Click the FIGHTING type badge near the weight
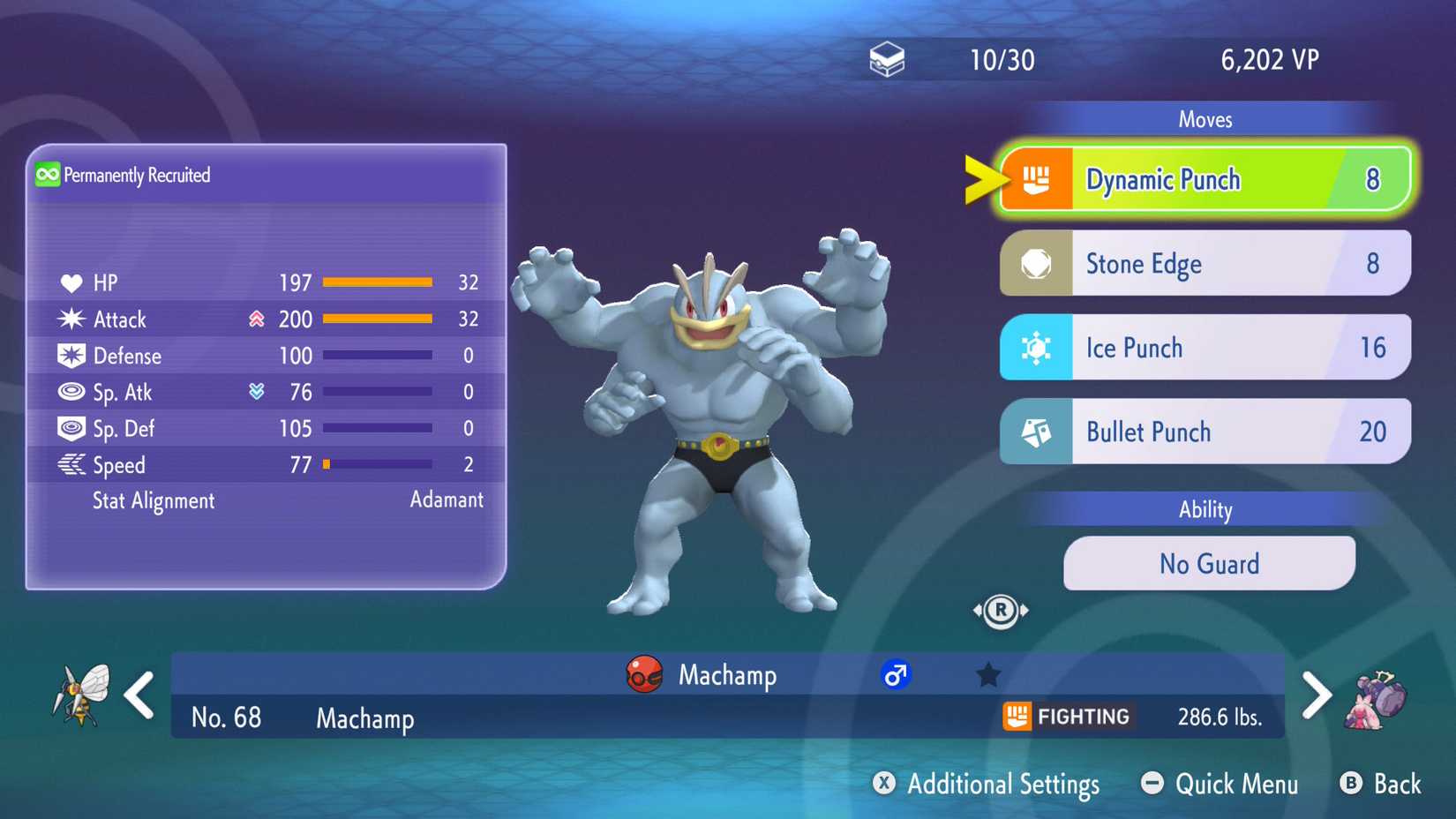The height and width of the screenshot is (819, 1456). click(1067, 717)
